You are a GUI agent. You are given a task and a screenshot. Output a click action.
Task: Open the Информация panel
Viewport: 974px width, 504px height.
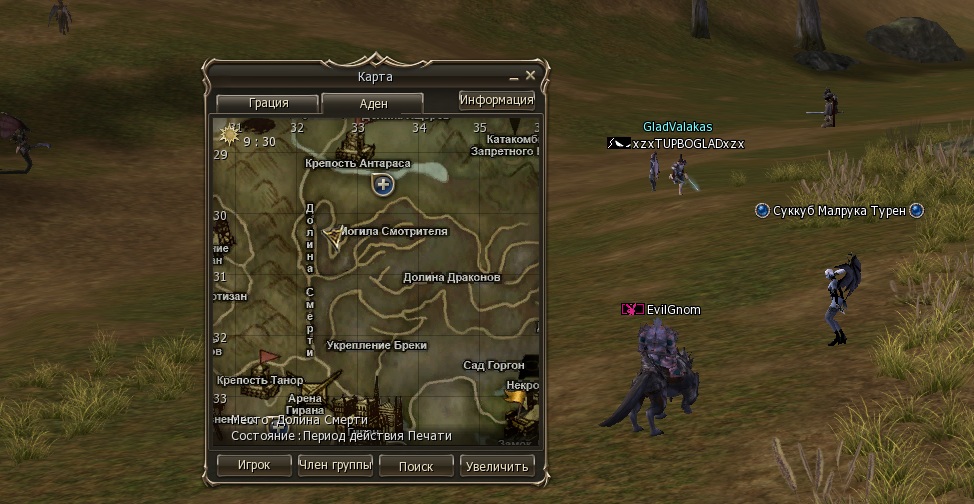[496, 100]
